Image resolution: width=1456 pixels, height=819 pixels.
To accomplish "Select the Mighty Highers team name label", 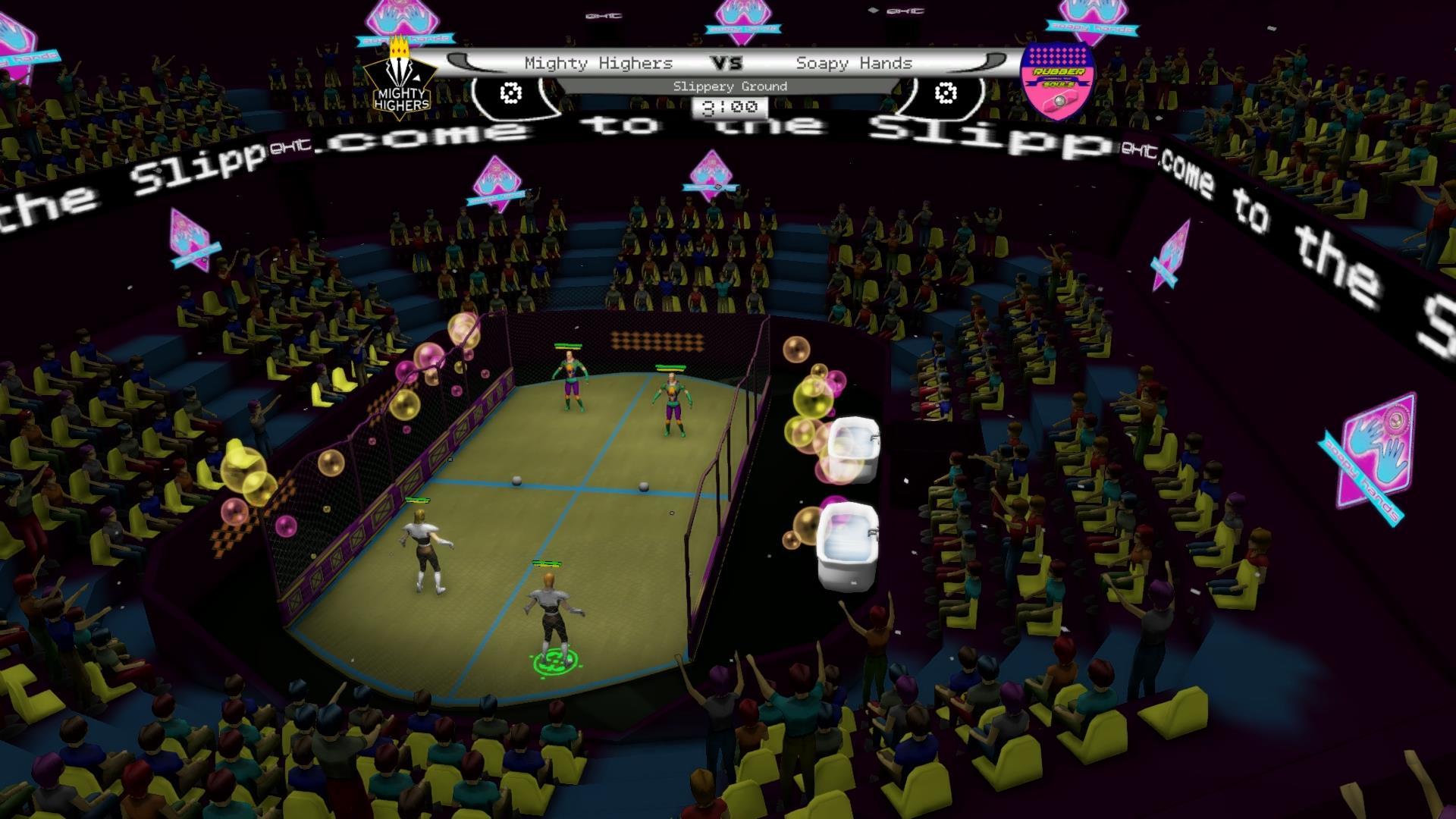I will (598, 64).
